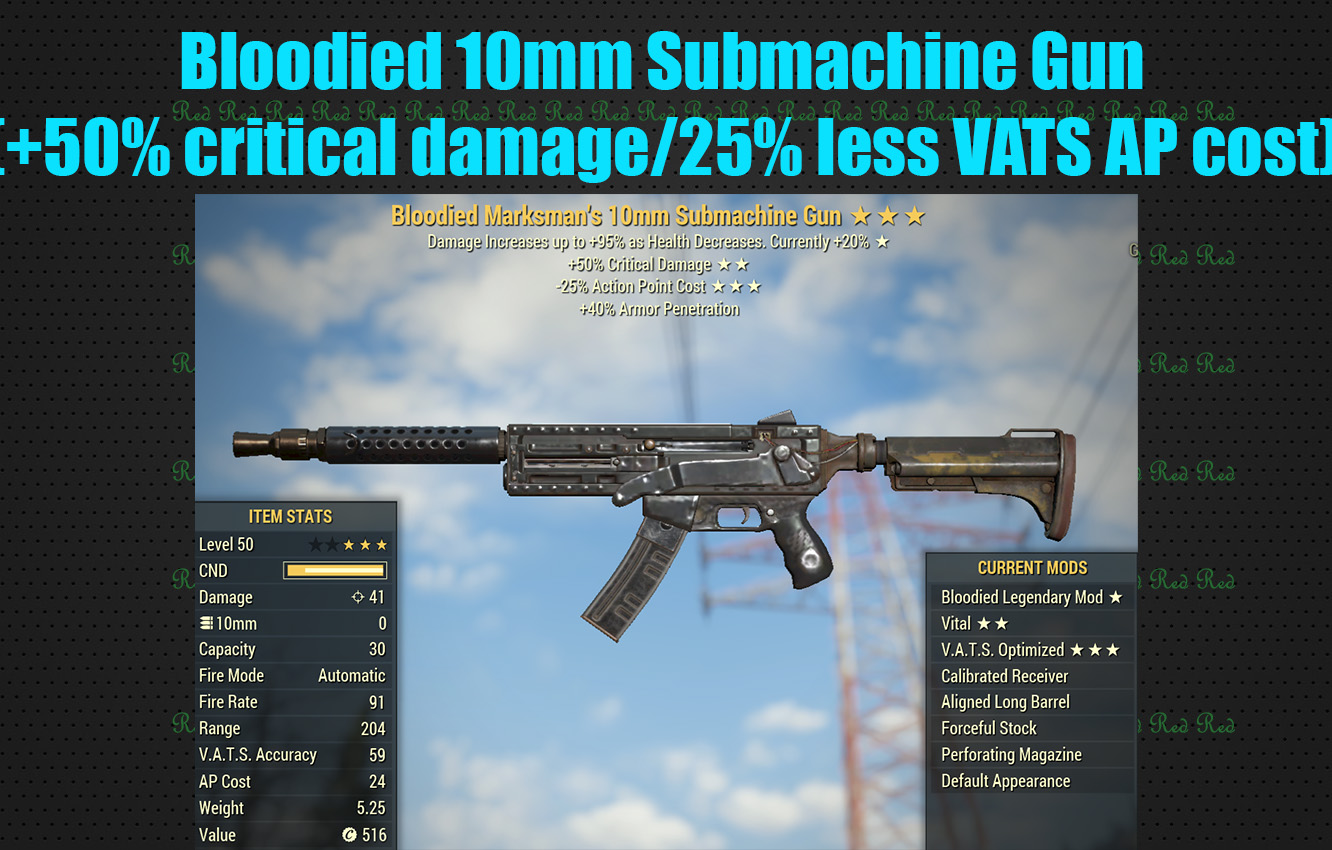The height and width of the screenshot is (850, 1332).
Task: Click the star rating in the Level 50 row
Action: pos(352,544)
